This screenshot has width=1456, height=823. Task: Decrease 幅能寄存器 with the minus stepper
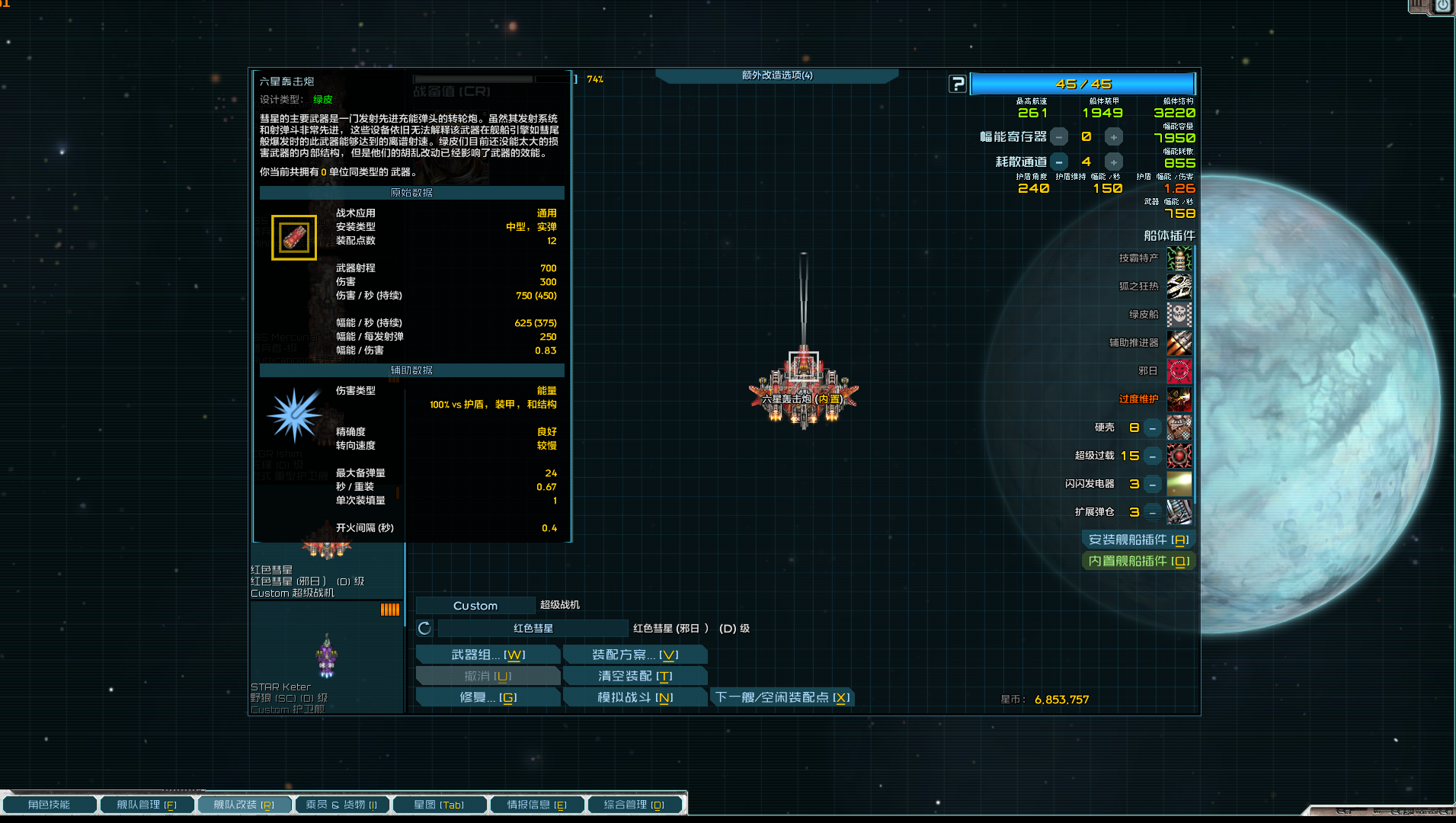(x=1059, y=136)
